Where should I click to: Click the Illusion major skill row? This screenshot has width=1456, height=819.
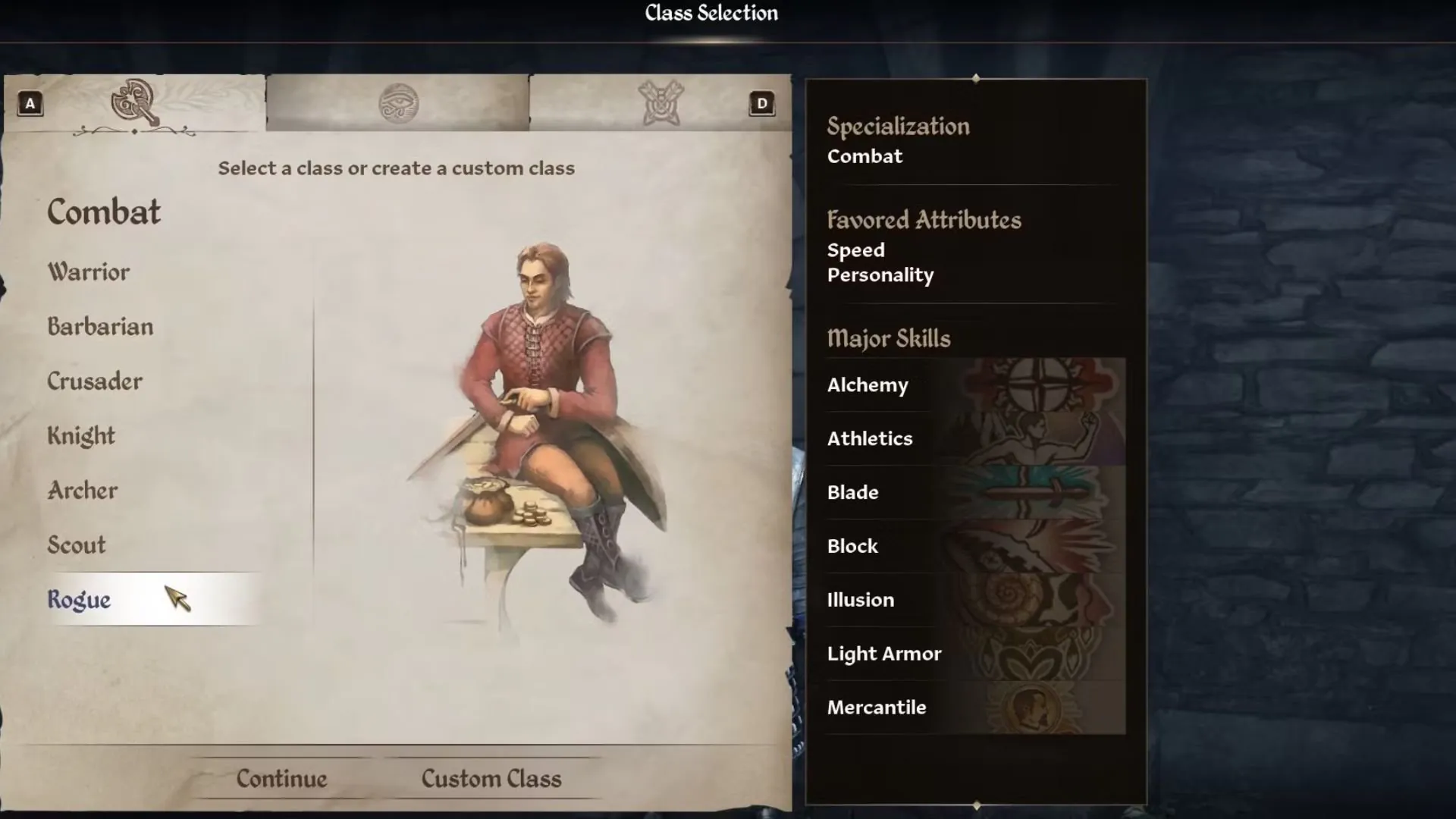click(975, 601)
